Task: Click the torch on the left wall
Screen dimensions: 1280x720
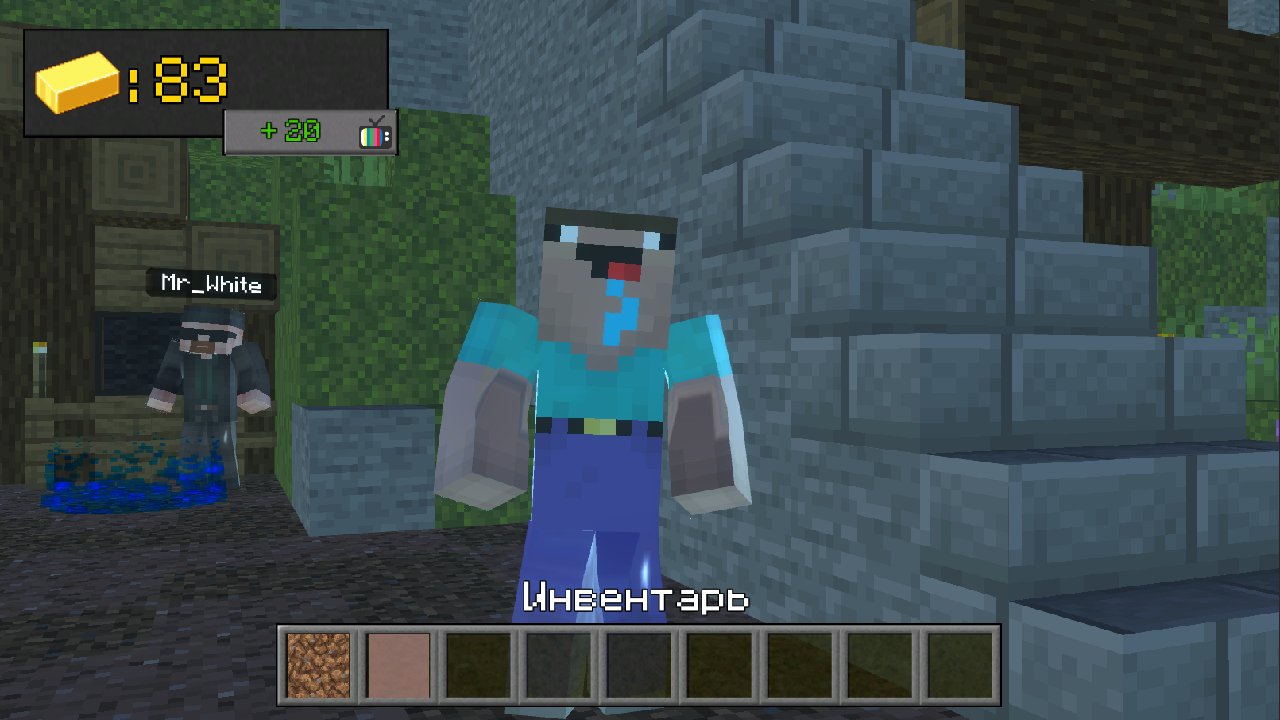Action: 41,370
